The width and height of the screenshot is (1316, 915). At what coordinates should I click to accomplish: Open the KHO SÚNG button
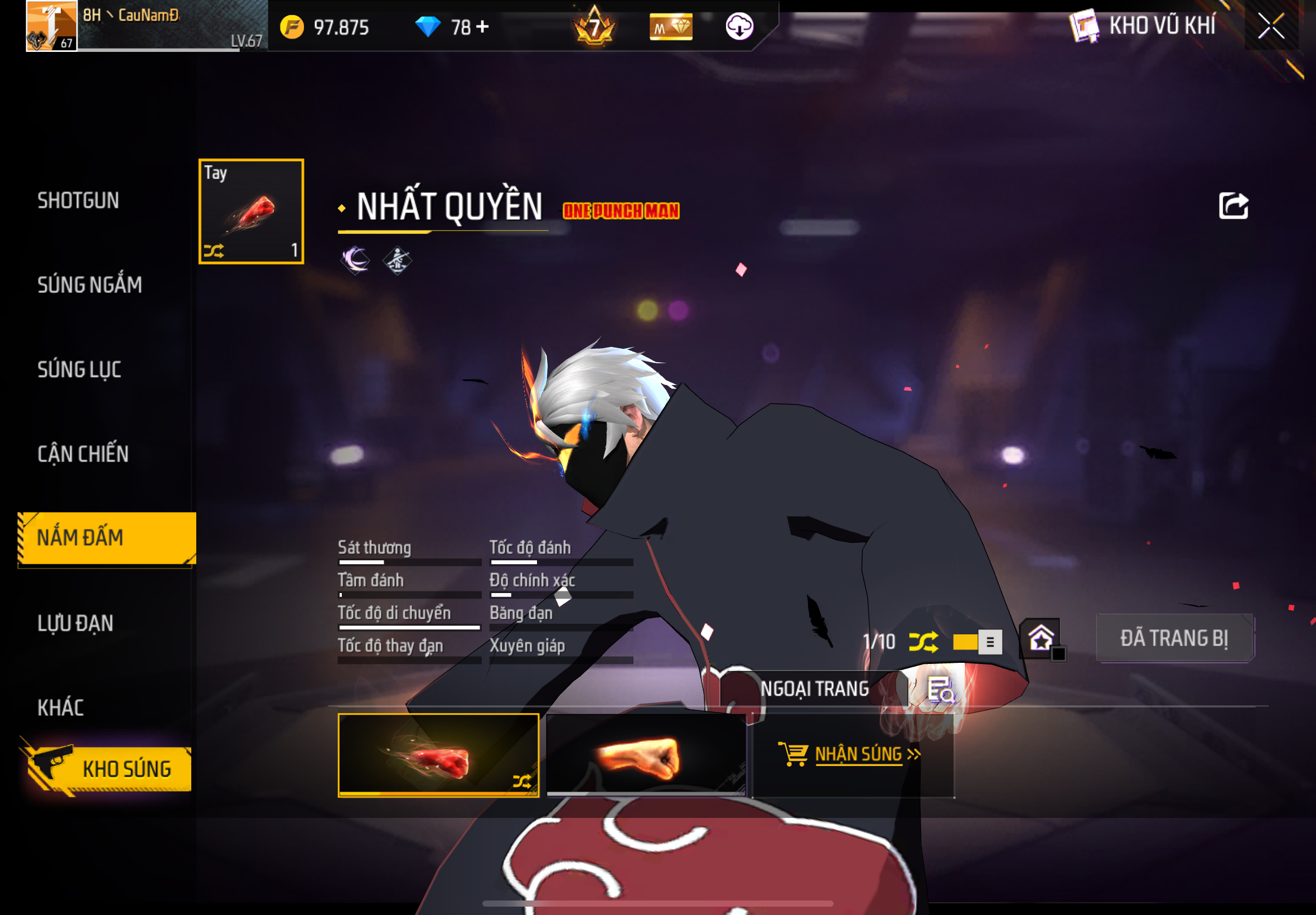coord(109,768)
